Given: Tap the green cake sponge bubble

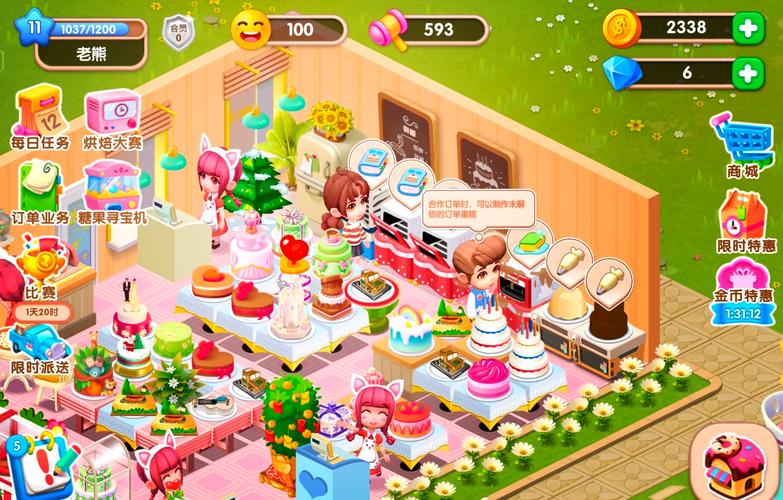Looking at the screenshot, I should [x=531, y=242].
